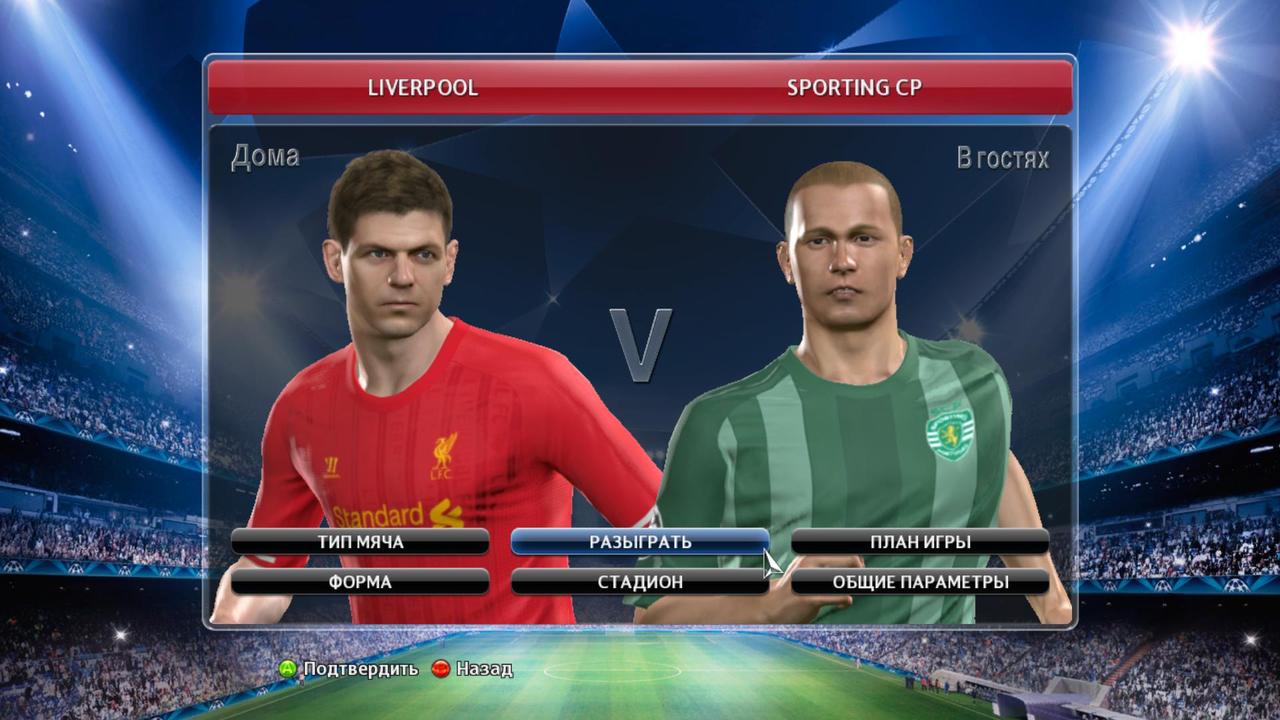Viewport: 1280px width, 720px height.
Task: Open the СТАДИОН selection
Action: (x=640, y=582)
